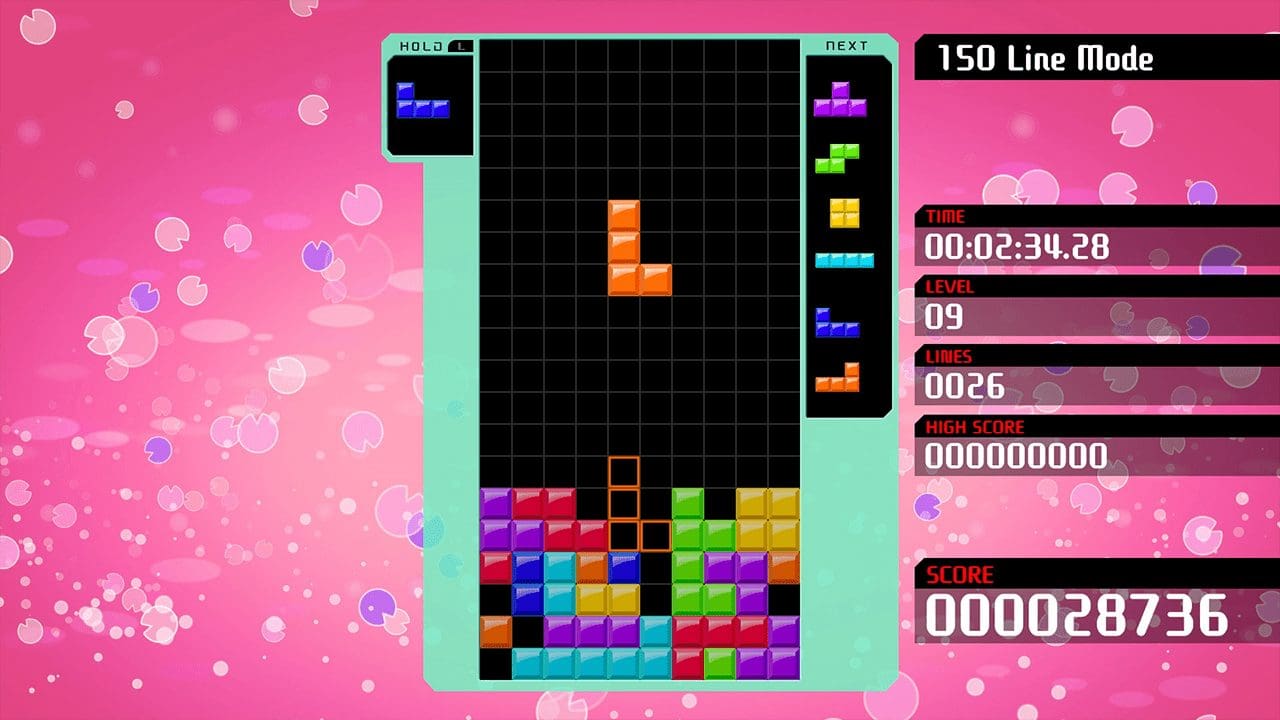Select the cyan I piece in NEXT queue
Screen dimensions: 1280x720
[x=843, y=260]
